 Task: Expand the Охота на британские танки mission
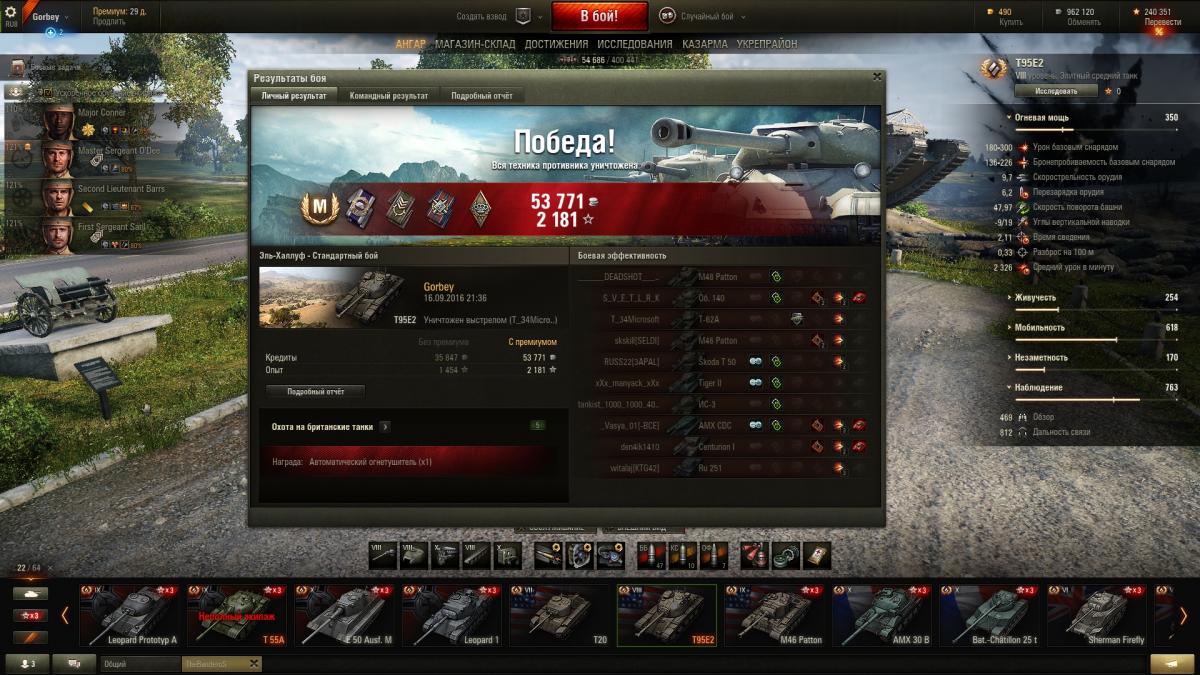click(385, 427)
